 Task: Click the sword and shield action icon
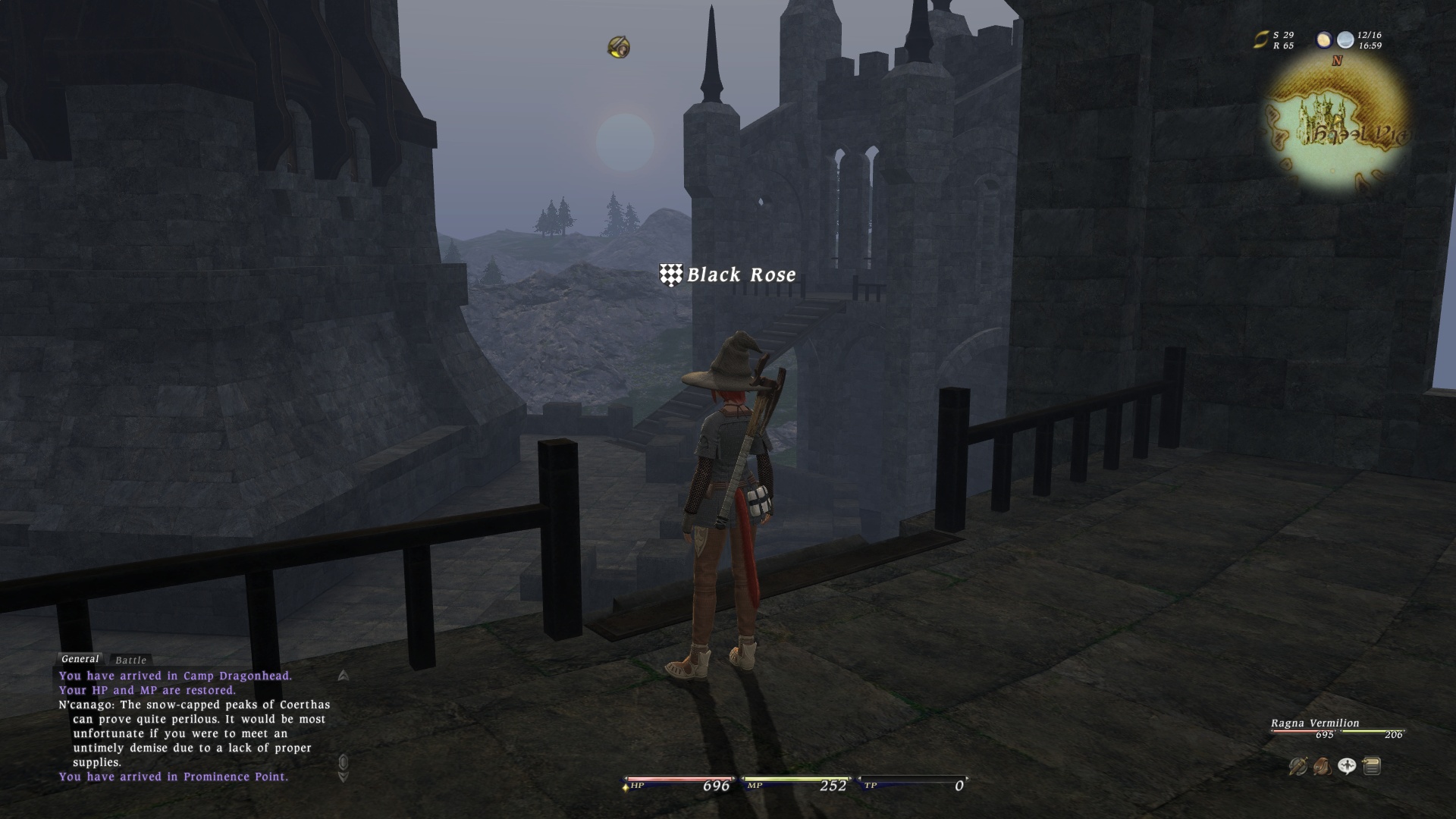[x=1298, y=767]
